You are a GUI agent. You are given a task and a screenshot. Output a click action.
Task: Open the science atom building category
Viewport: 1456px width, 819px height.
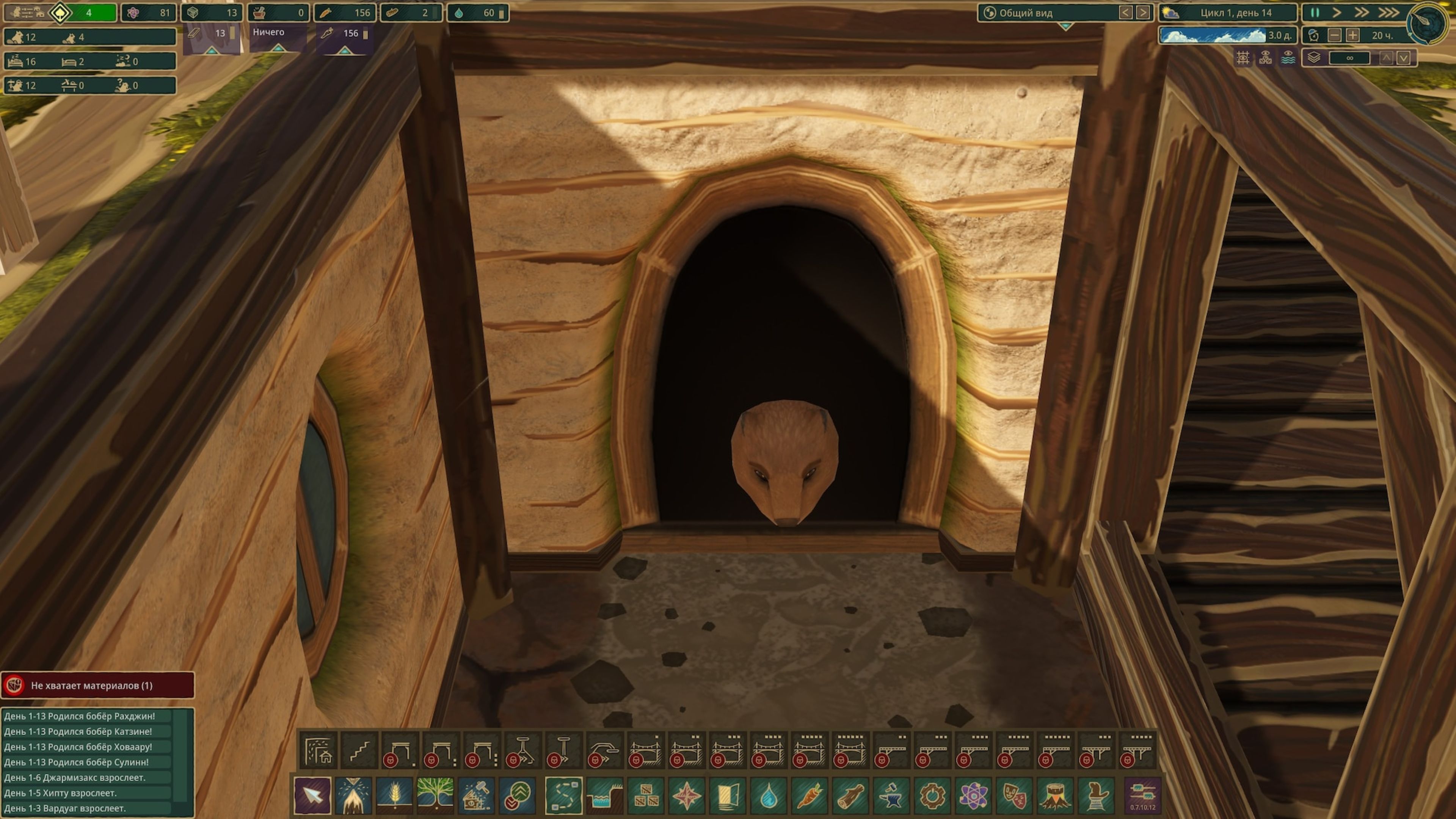tap(973, 795)
